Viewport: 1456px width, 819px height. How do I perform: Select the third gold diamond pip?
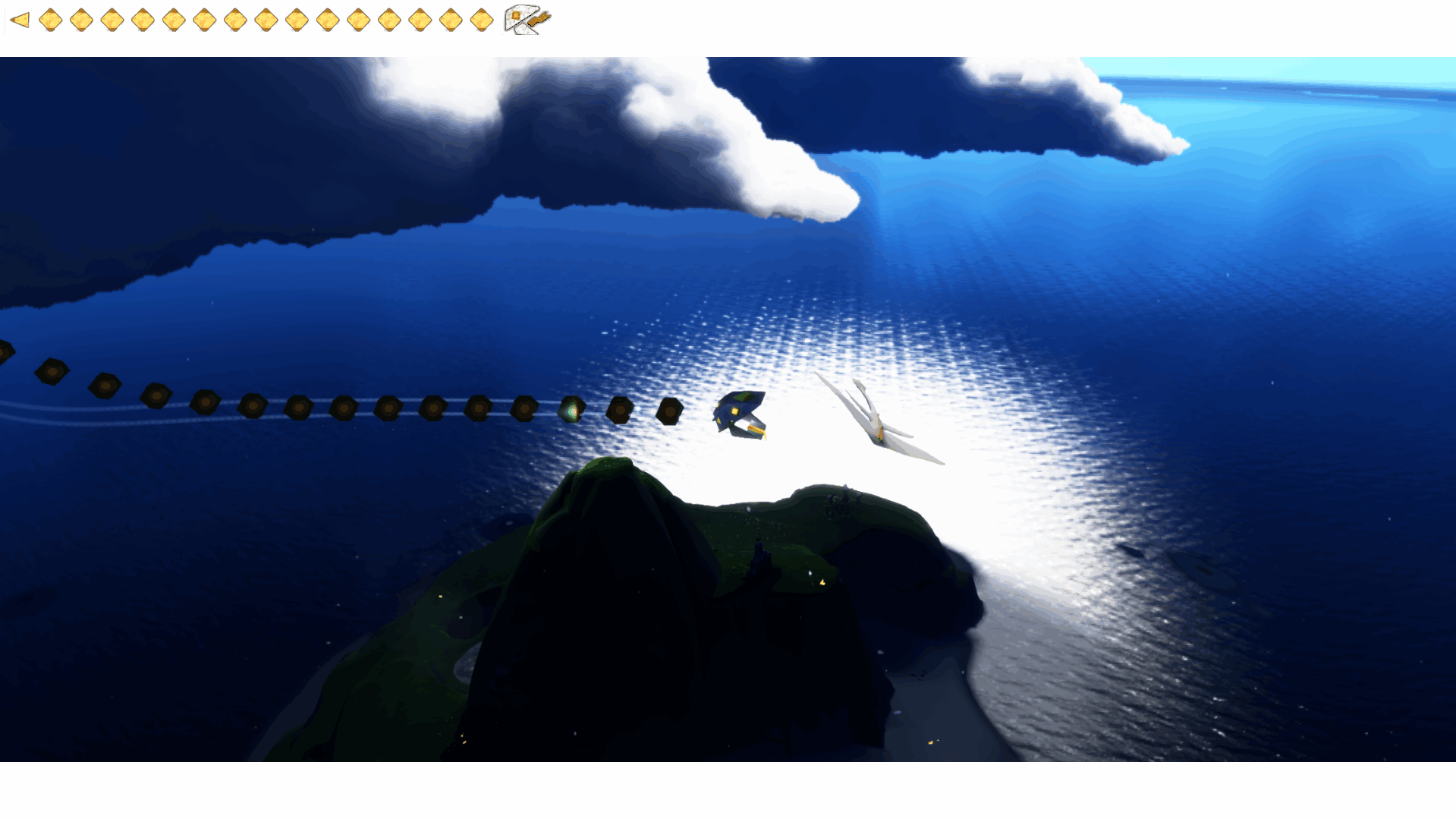click(112, 20)
